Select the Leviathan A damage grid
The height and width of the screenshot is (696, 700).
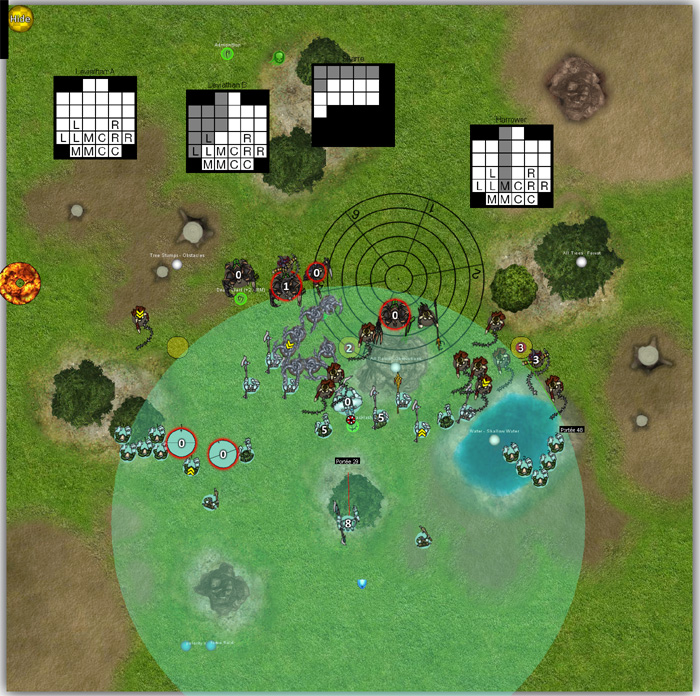(x=95, y=118)
